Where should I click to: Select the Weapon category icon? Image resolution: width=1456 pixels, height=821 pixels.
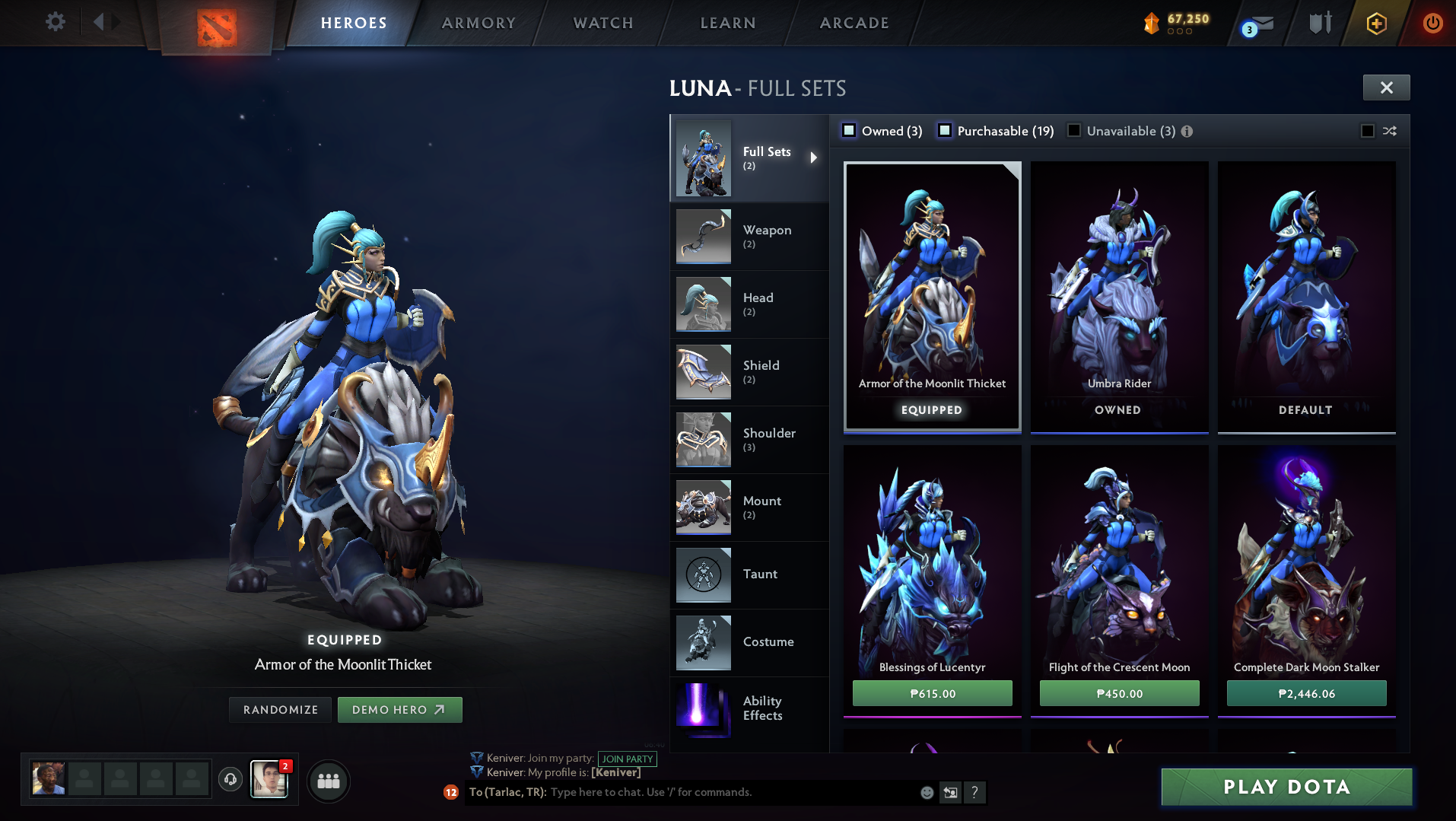pyautogui.click(x=702, y=236)
